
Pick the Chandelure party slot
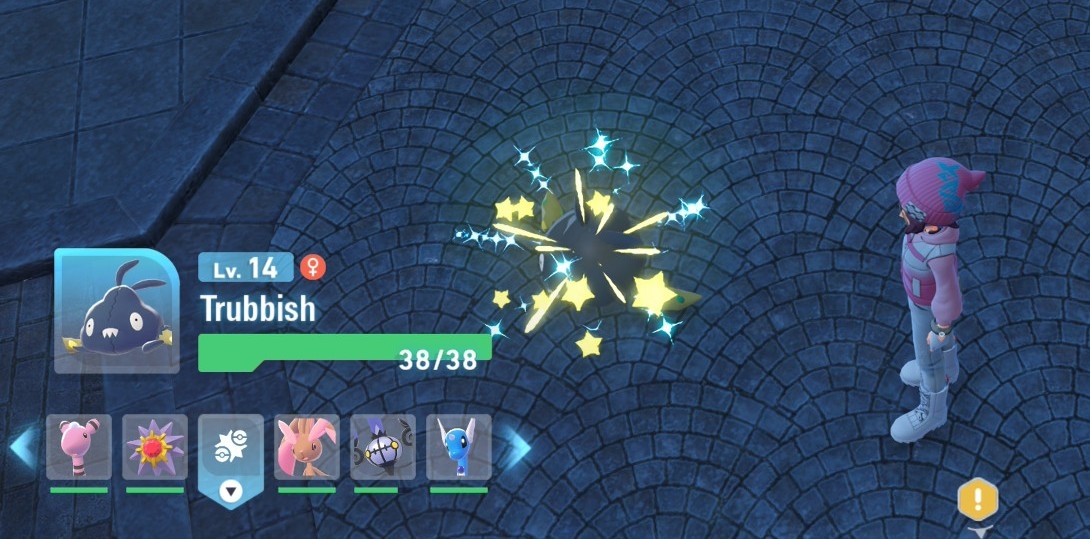[383, 447]
